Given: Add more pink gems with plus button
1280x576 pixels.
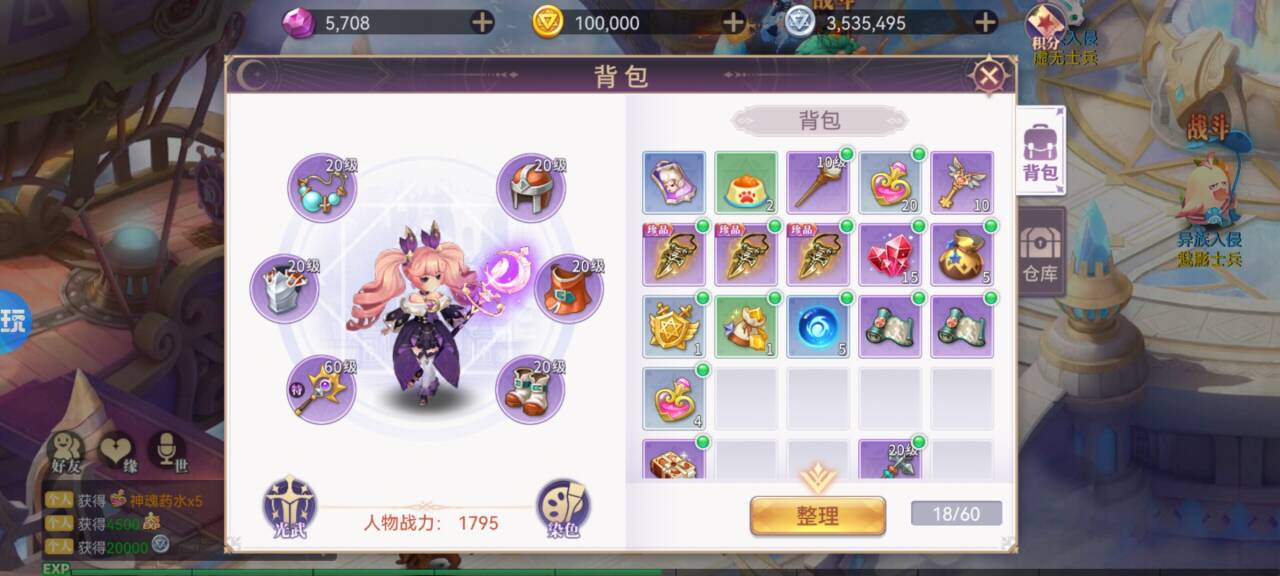Looking at the screenshot, I should pos(482,22).
